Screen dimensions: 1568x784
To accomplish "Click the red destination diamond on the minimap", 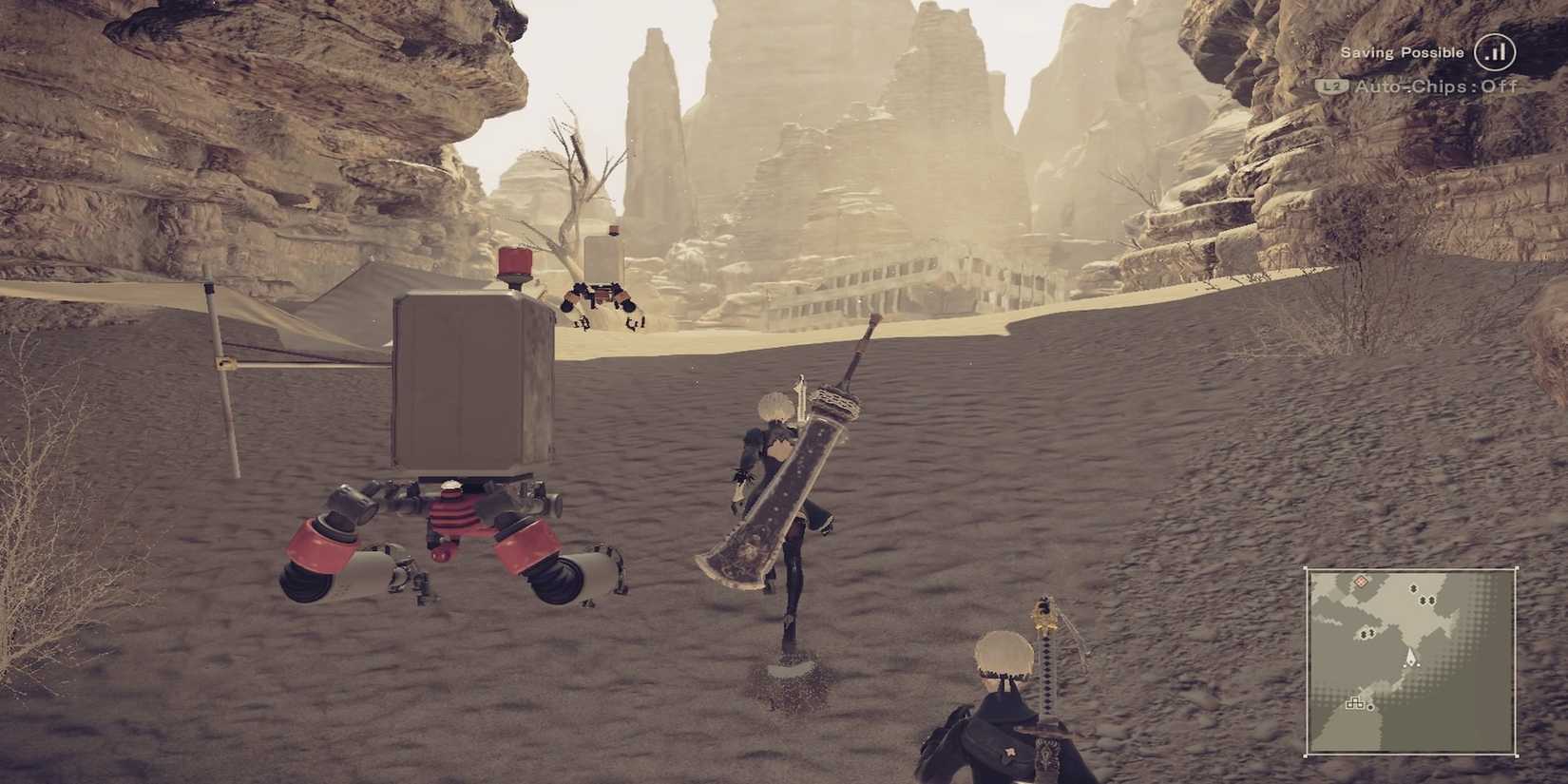I will click(x=1360, y=583).
